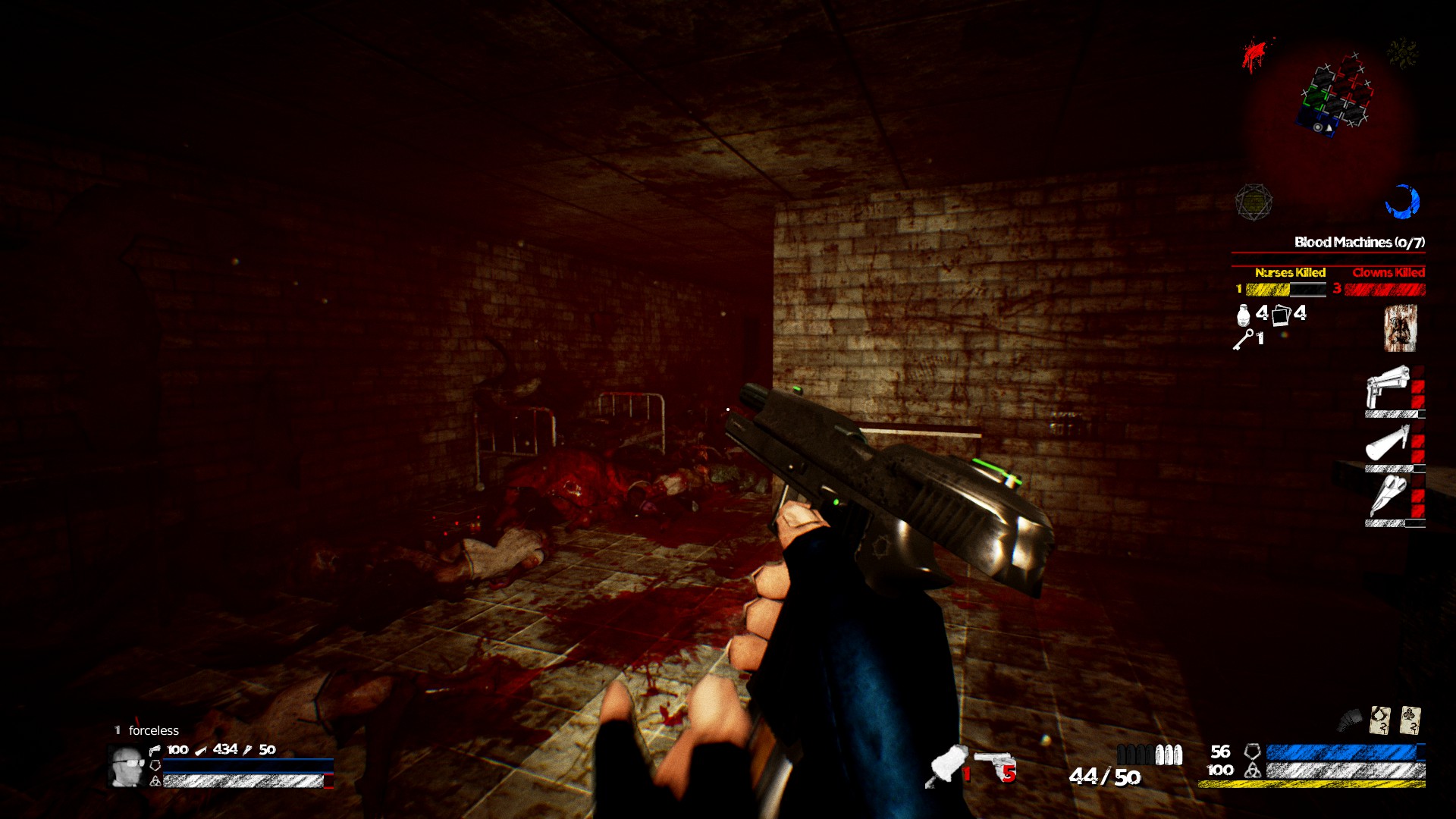Click the triquetra icon beside 100

(1252, 770)
